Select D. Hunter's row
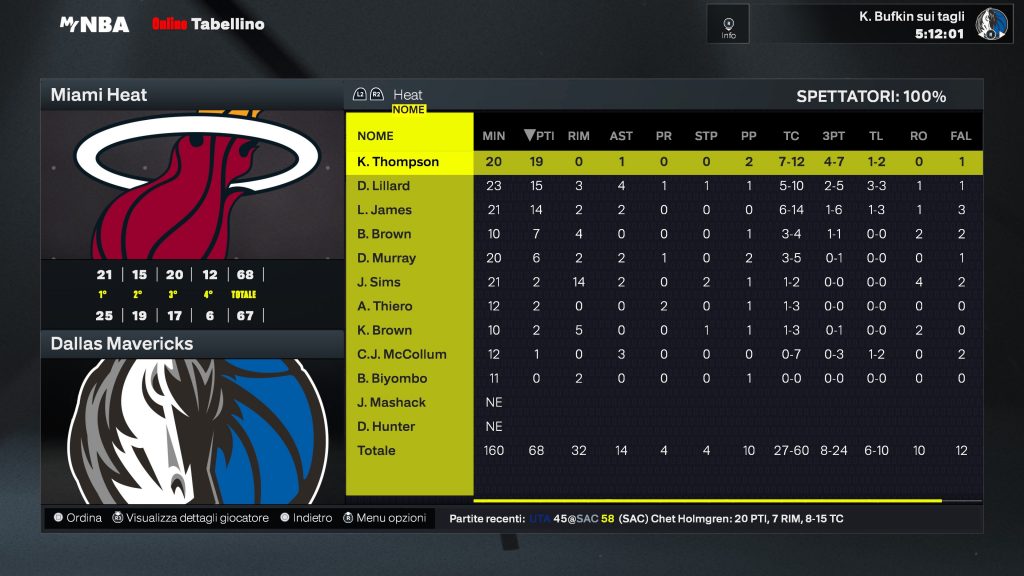This screenshot has height=576, width=1024. coord(386,426)
